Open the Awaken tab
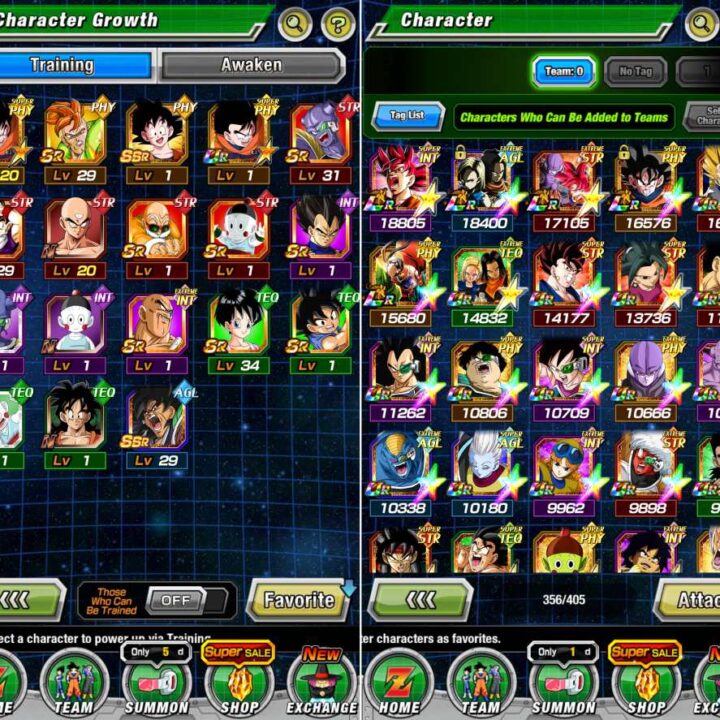720x720 pixels. coord(251,66)
